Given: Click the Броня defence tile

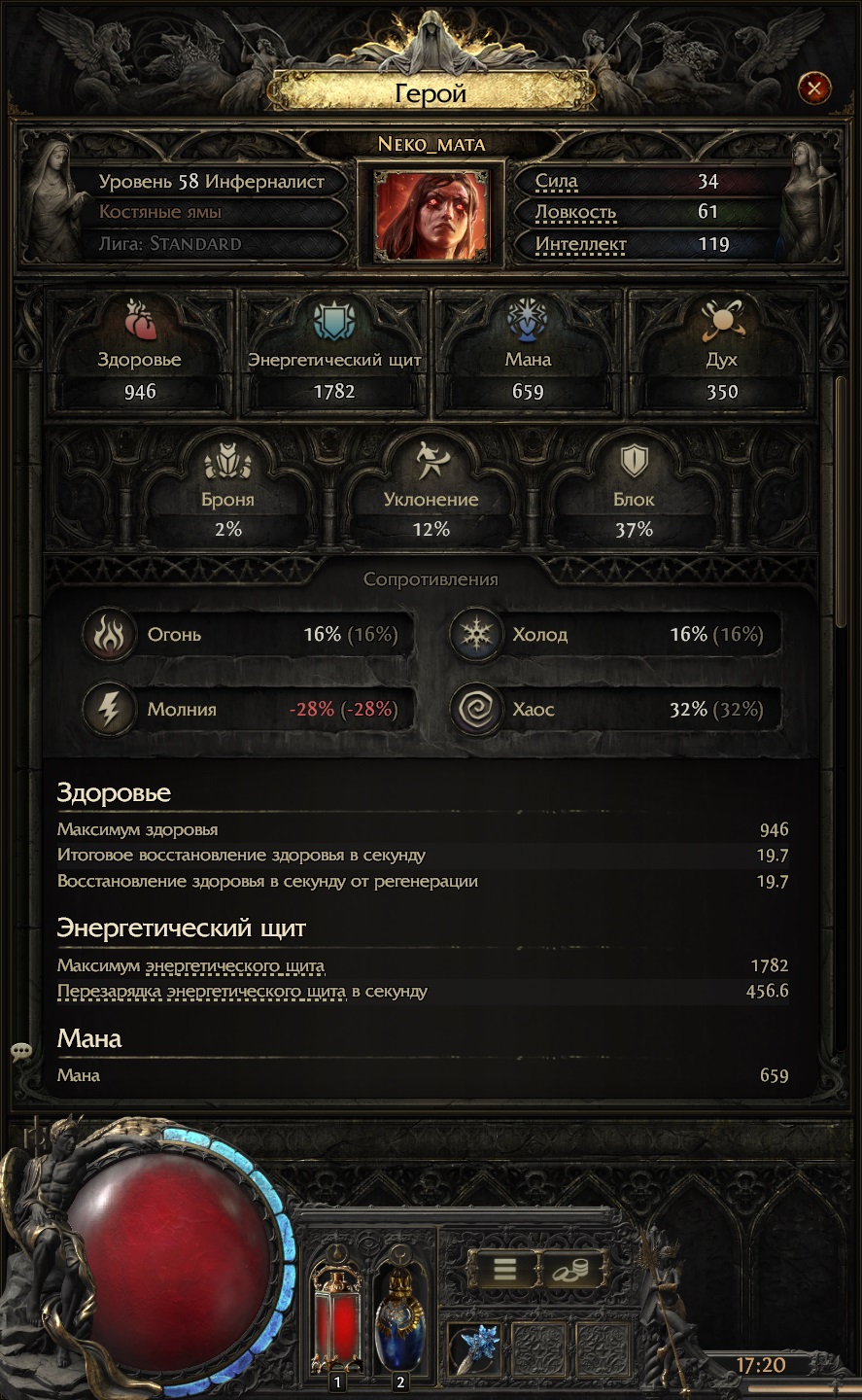Looking at the screenshot, I should click(228, 494).
